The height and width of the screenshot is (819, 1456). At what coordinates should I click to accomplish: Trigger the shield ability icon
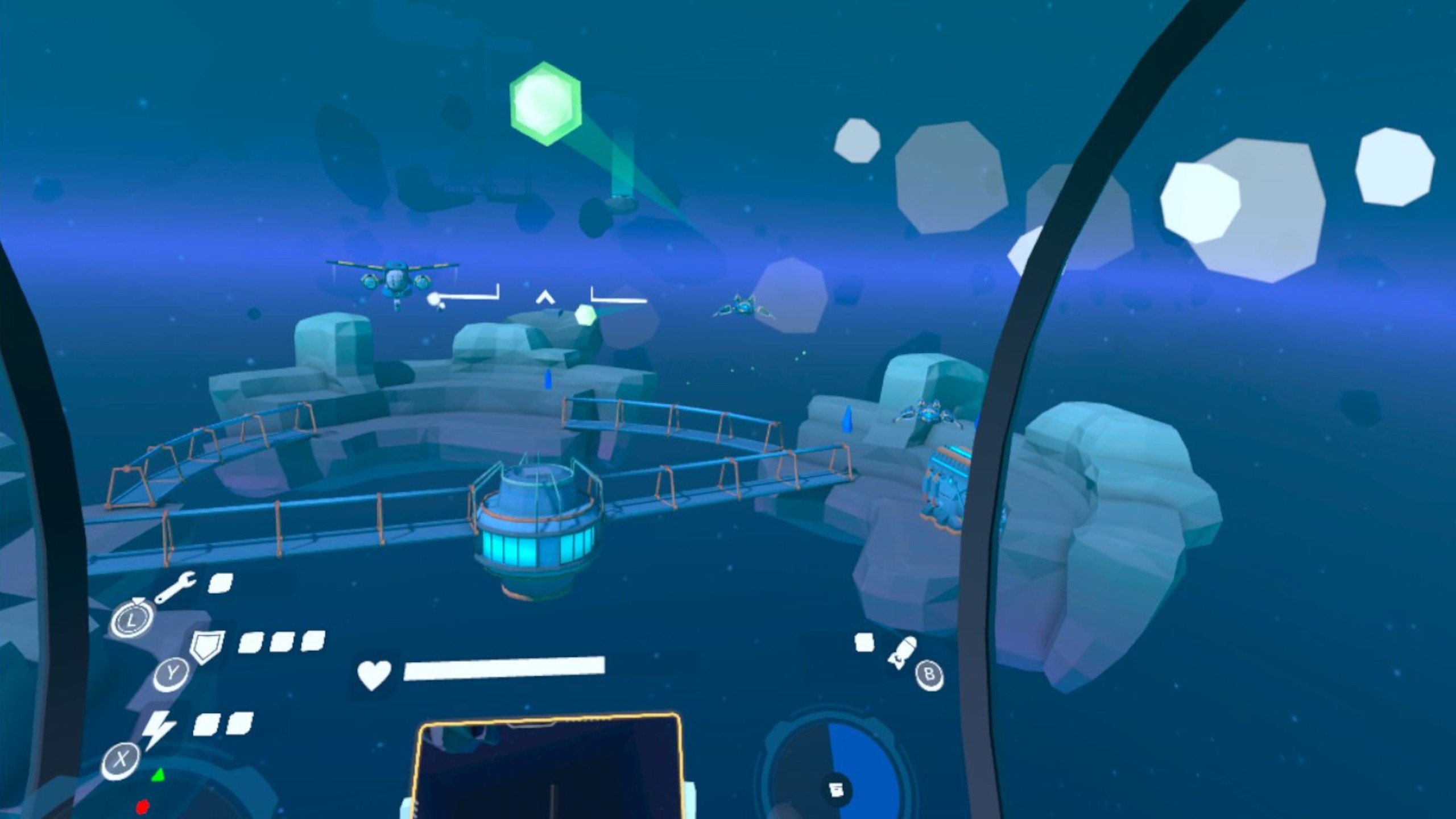tap(206, 647)
